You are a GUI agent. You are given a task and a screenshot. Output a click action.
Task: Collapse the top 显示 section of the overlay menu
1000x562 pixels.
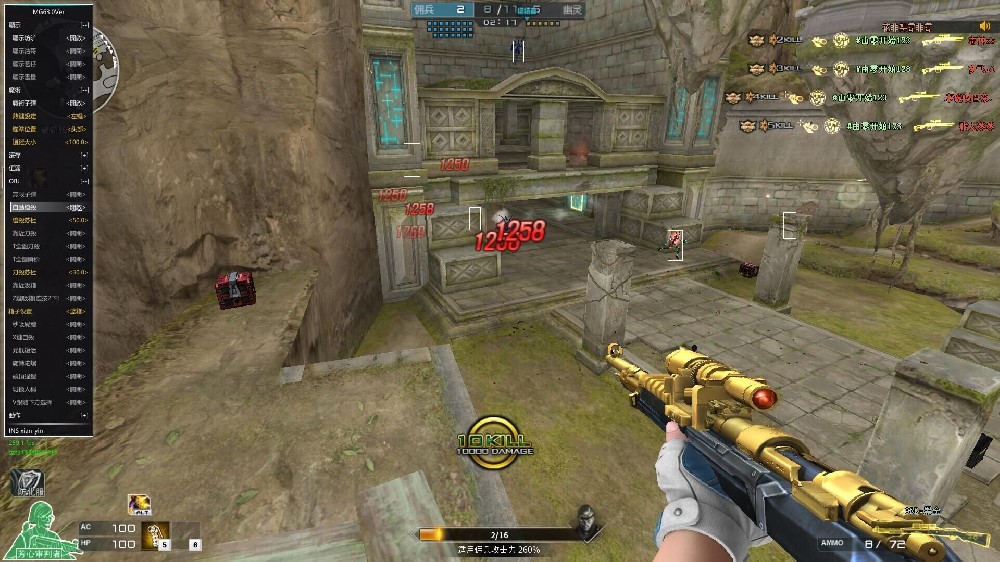[x=85, y=25]
